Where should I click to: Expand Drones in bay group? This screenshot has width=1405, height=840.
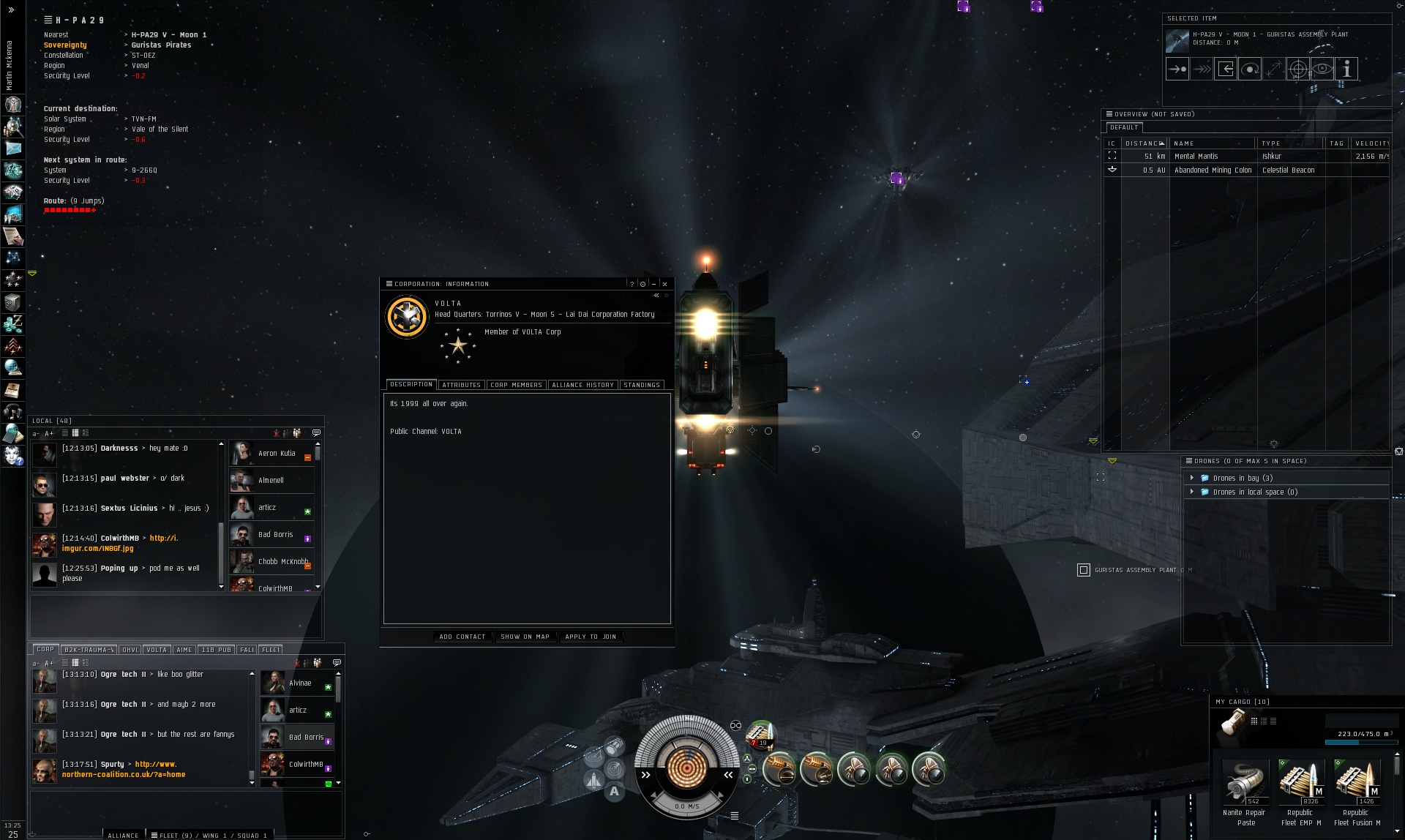(1192, 478)
